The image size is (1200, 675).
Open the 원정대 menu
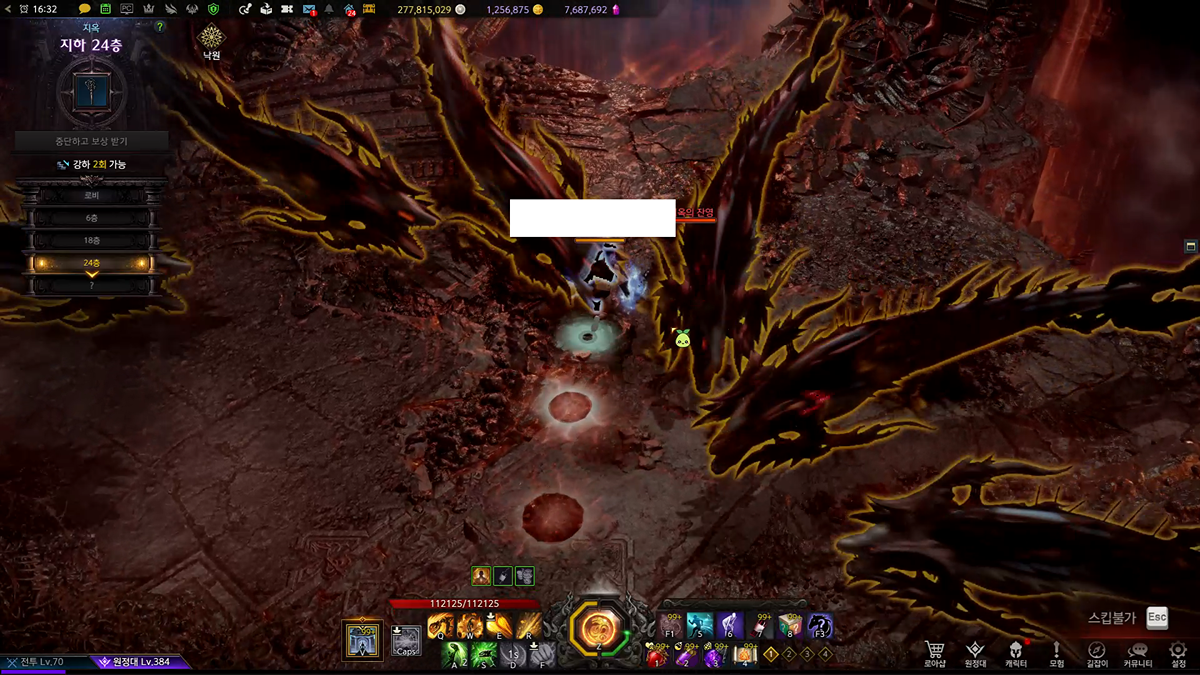[975, 652]
